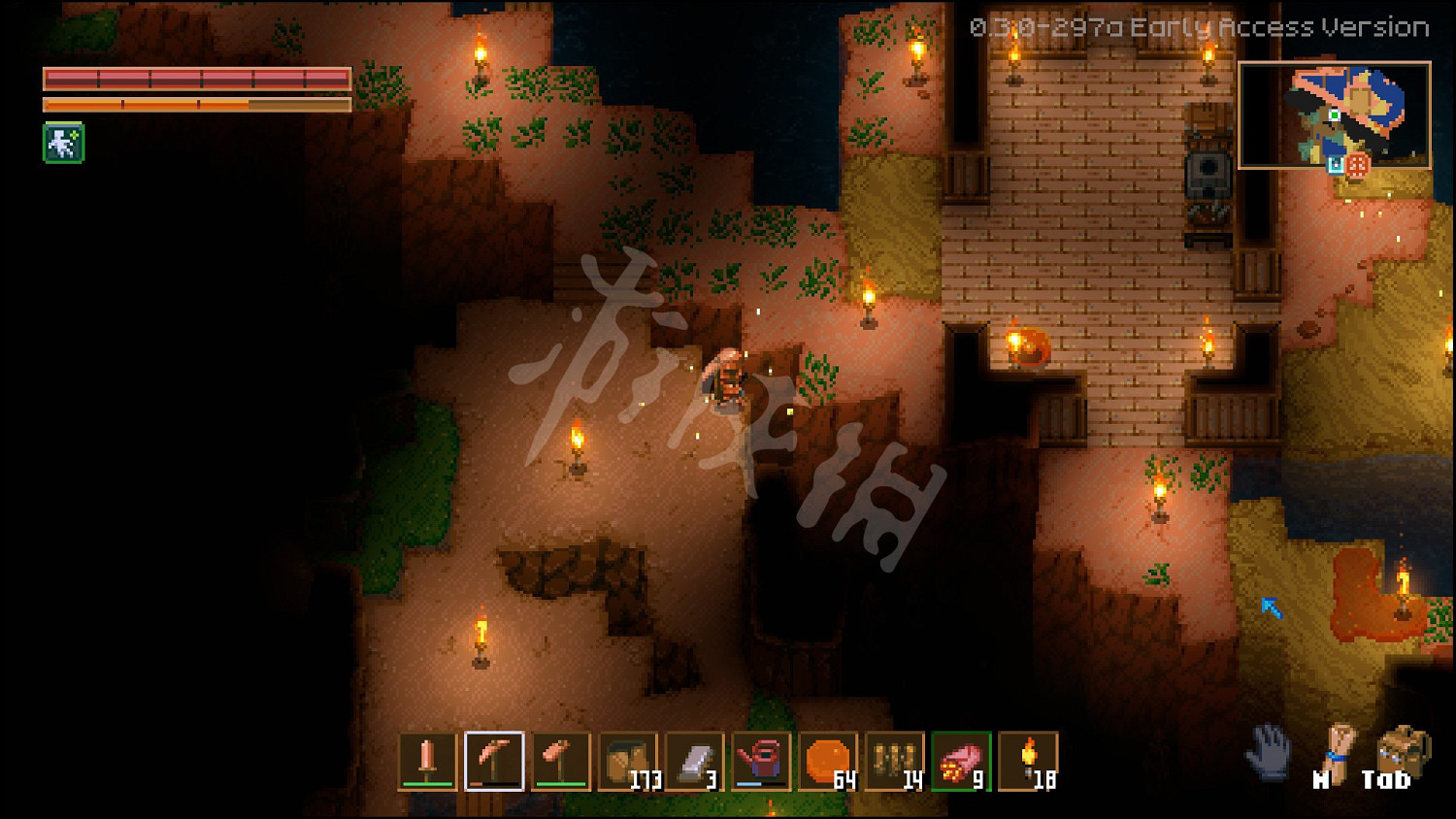
Task: Pick the metal bar slot with 3
Action: (695, 761)
